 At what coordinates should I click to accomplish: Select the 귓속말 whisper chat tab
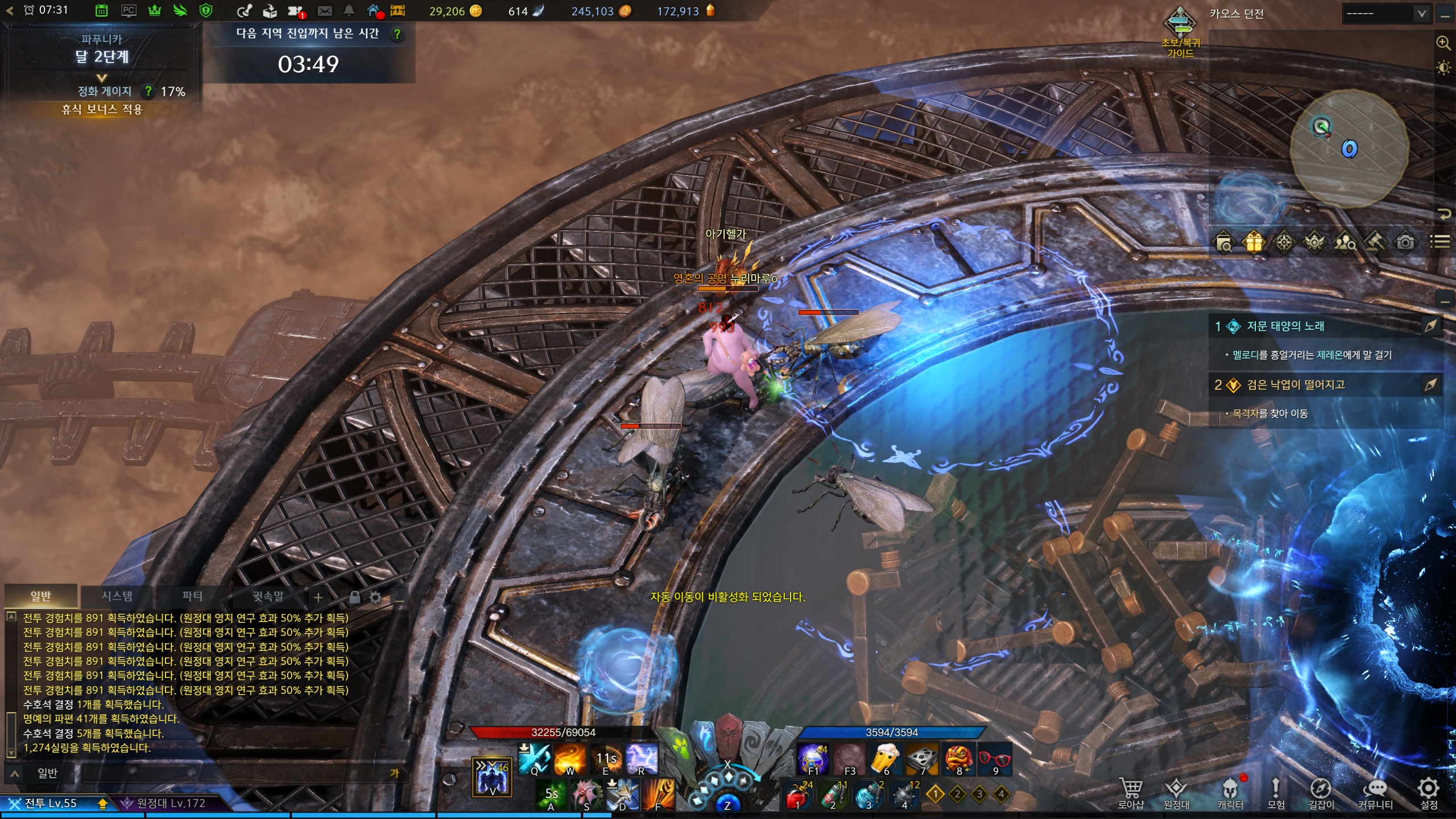(x=268, y=596)
